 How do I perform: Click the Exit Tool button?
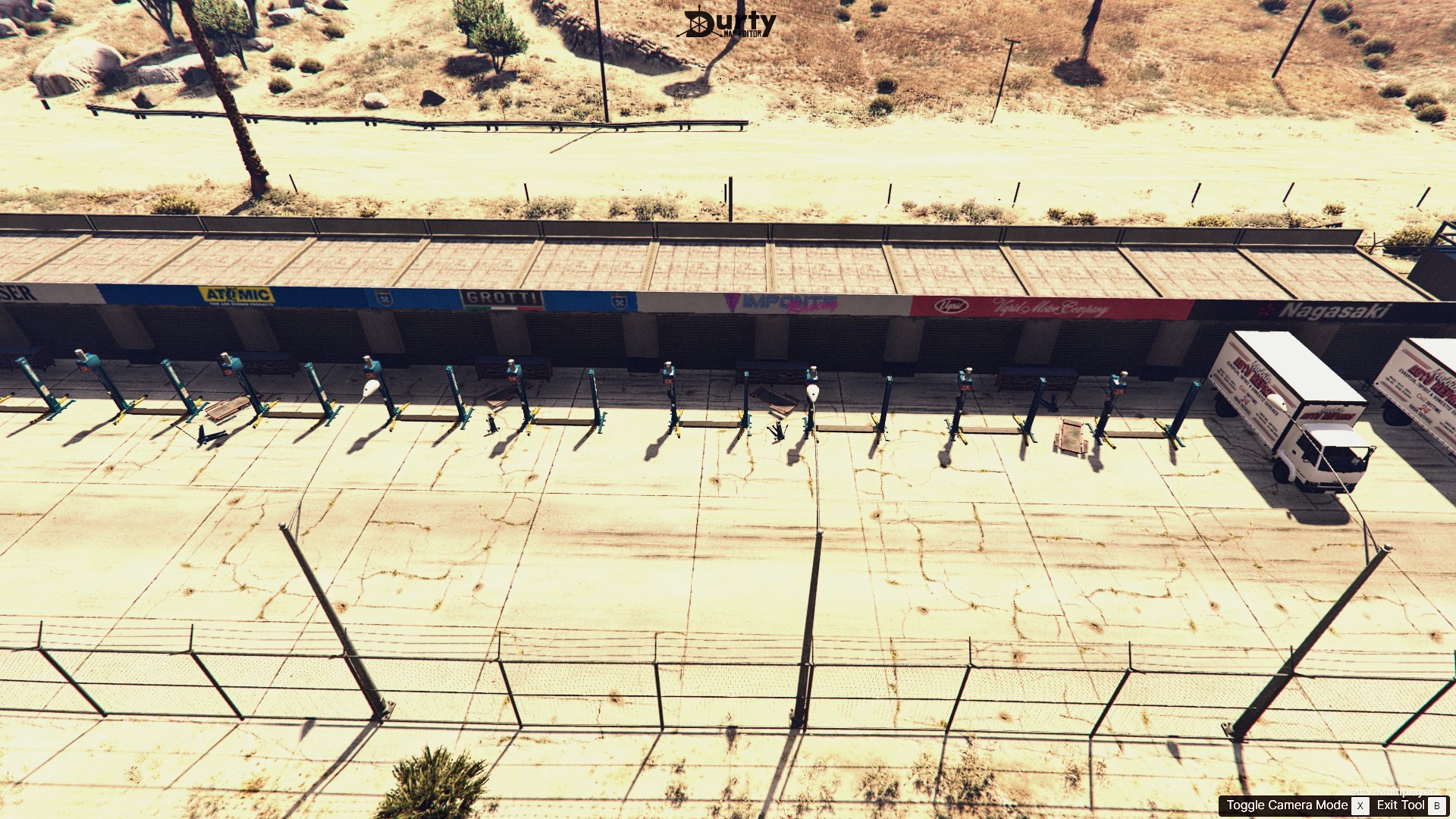[x=1401, y=806]
